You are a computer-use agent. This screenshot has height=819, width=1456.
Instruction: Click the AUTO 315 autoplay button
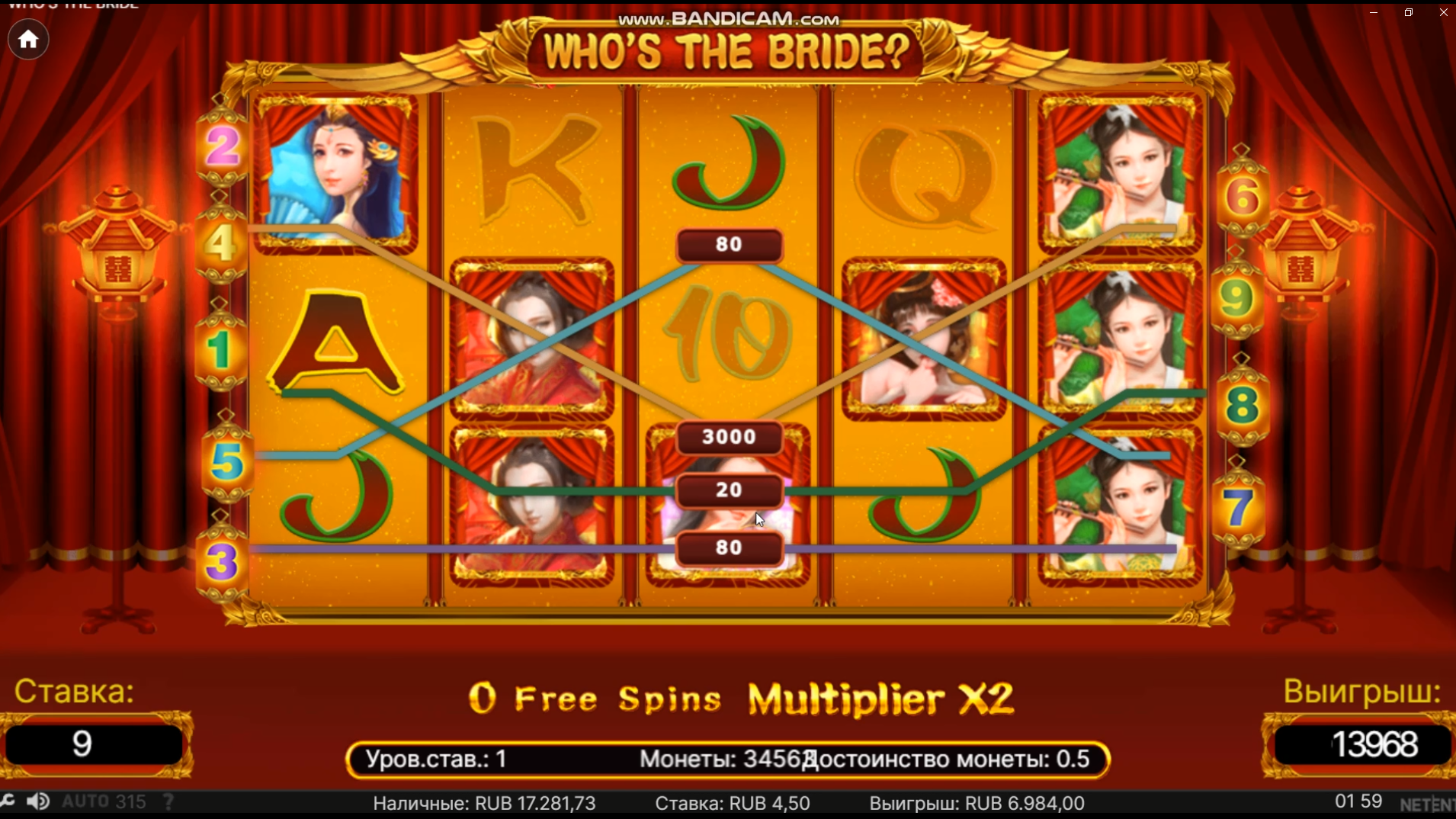(104, 801)
